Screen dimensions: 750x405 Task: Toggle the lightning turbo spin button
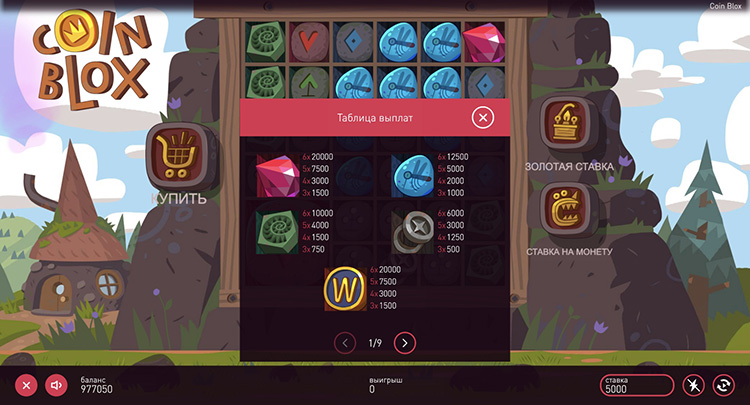pos(693,385)
